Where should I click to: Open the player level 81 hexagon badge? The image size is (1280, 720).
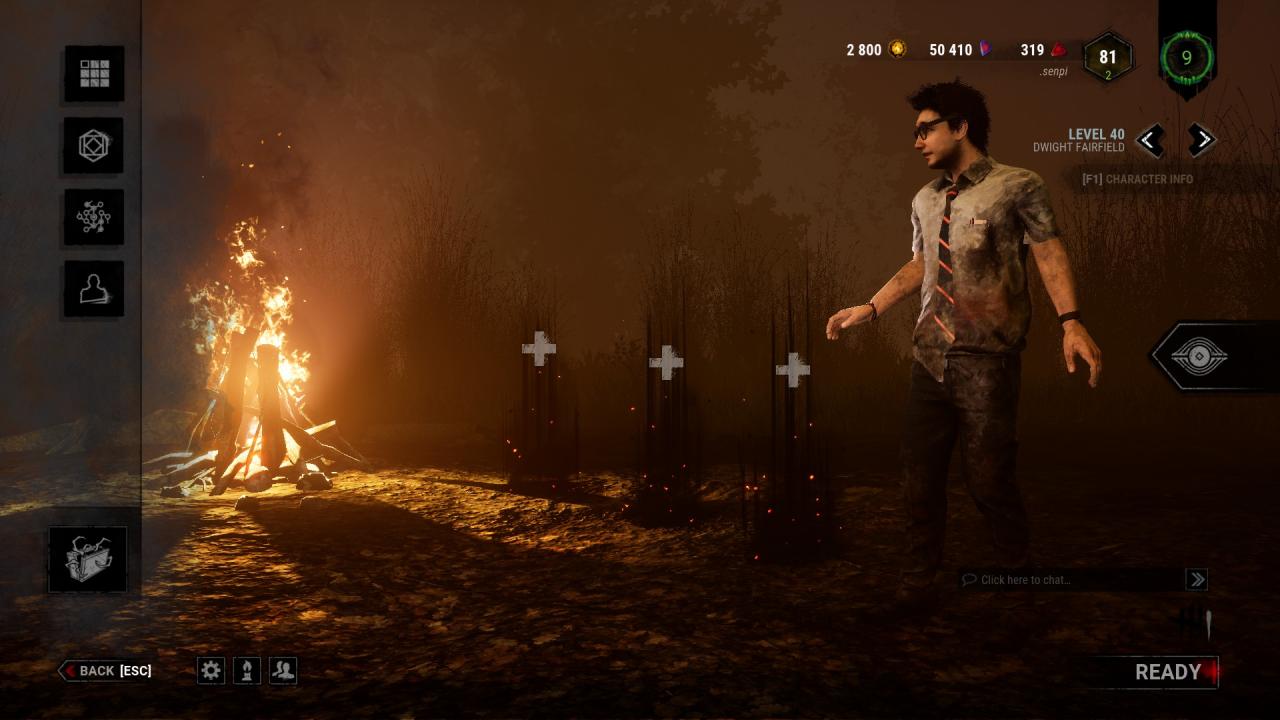tap(1107, 58)
